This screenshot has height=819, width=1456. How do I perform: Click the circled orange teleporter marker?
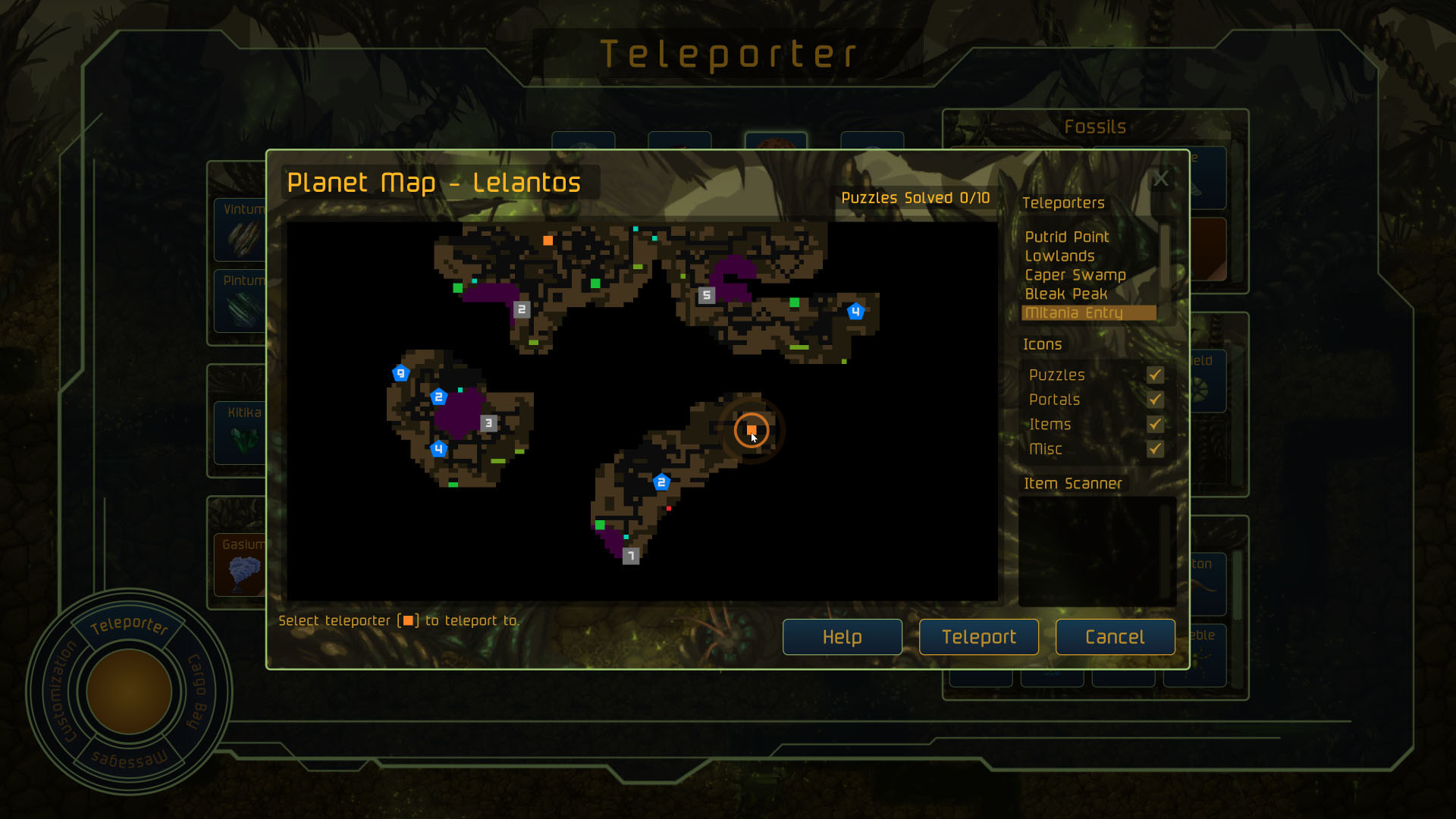point(752,430)
